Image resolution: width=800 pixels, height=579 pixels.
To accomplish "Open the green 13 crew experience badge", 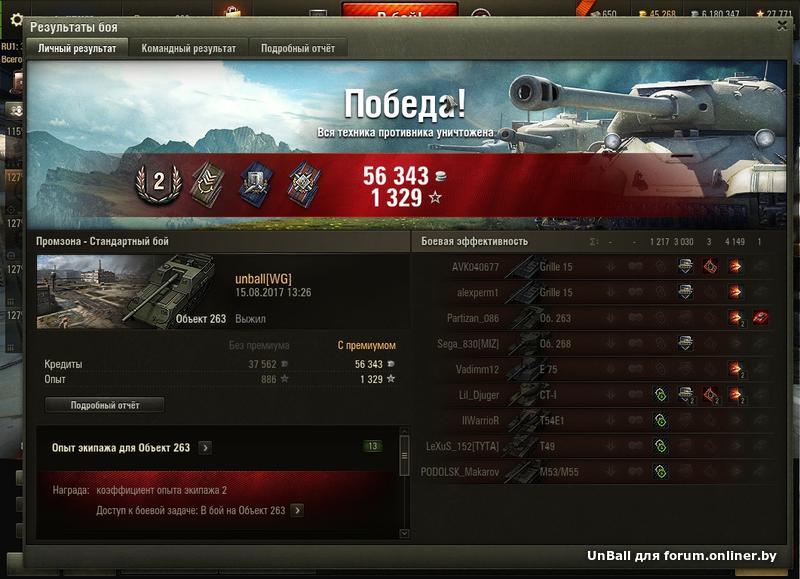I will (x=373, y=446).
